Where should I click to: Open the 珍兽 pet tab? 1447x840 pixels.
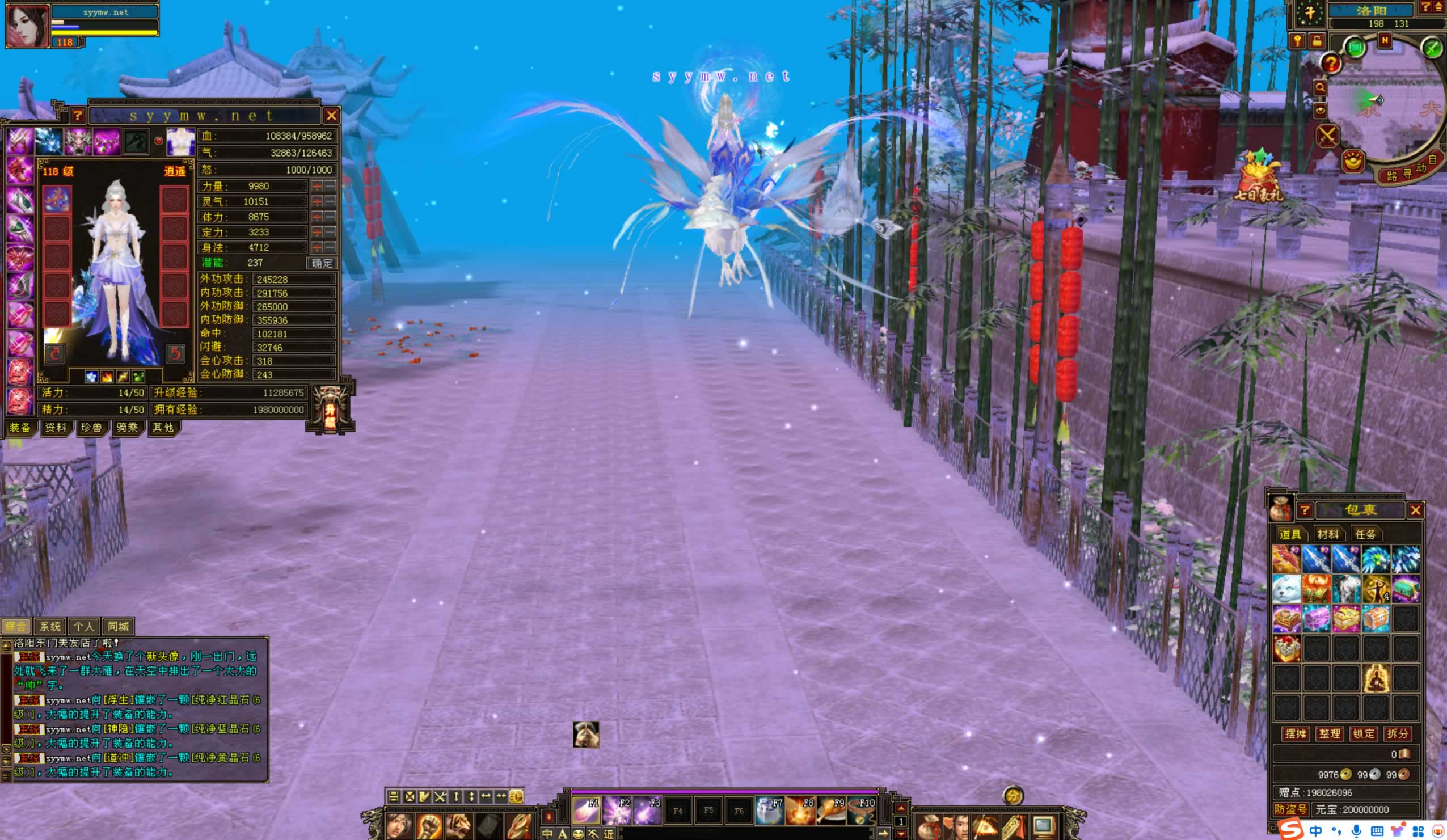point(91,428)
